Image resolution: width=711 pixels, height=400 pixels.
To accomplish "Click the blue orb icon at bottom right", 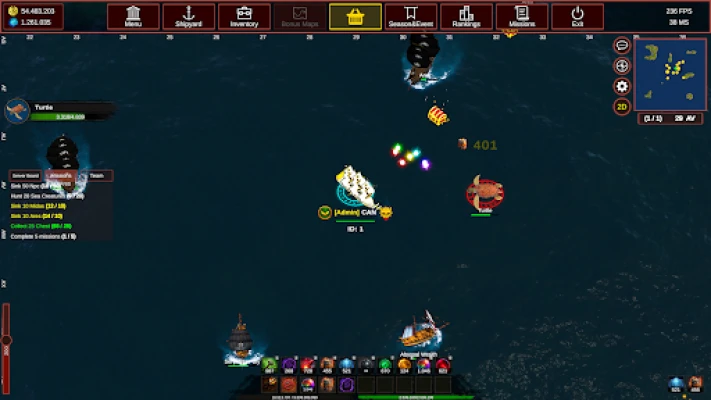I will click(x=676, y=384).
